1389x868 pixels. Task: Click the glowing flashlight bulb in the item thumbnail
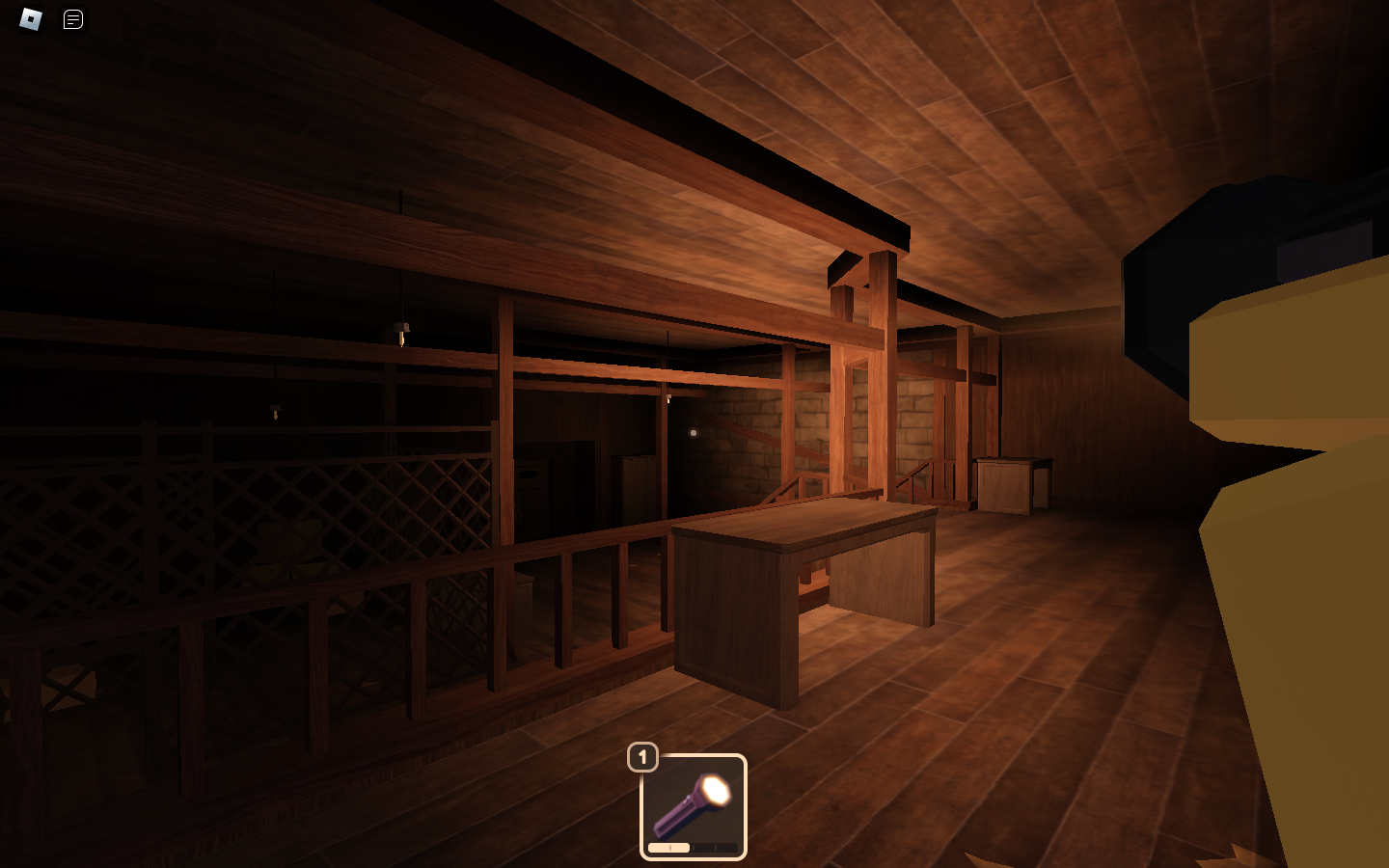[716, 789]
